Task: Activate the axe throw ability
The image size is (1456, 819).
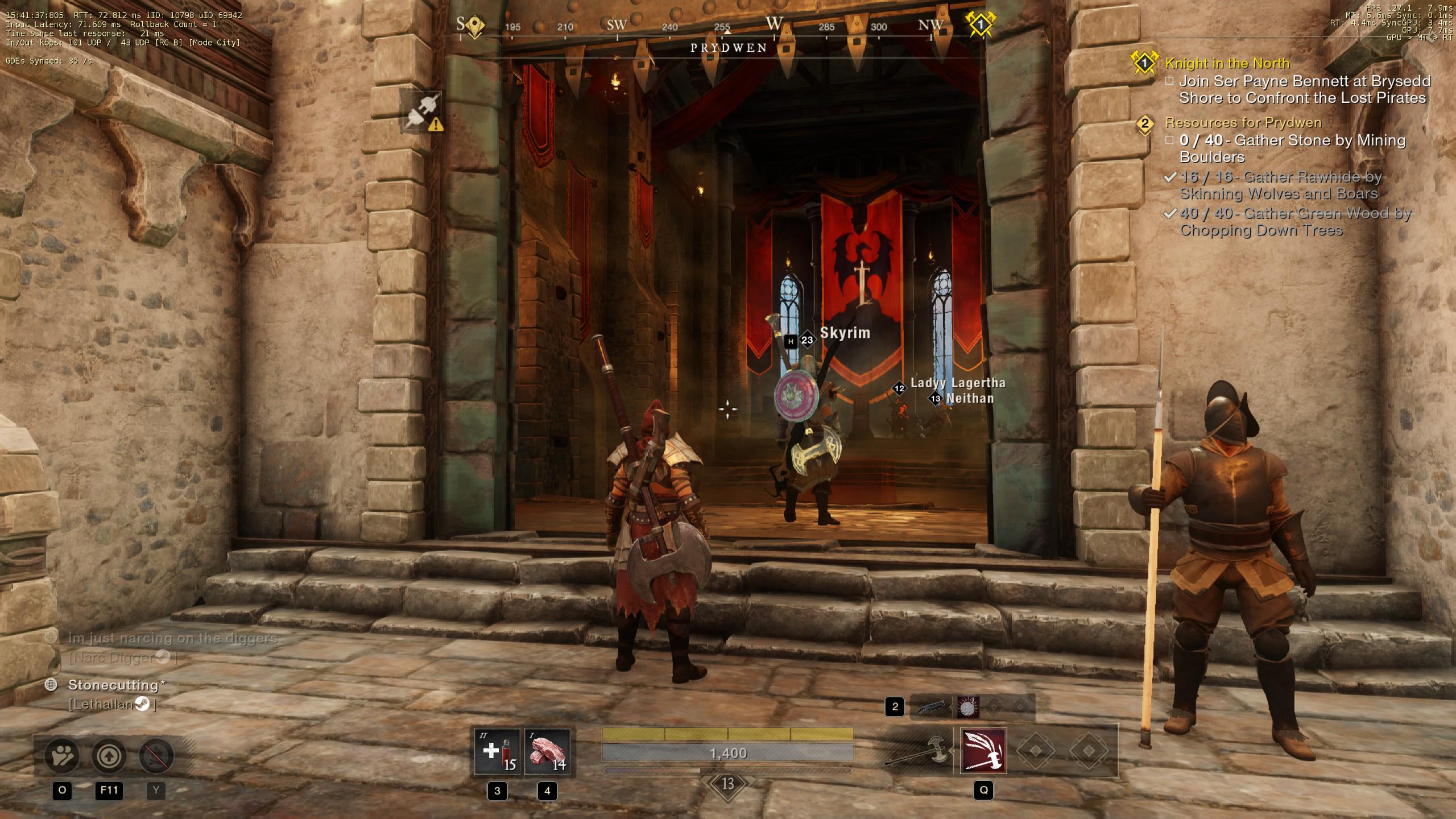Action: click(x=983, y=751)
